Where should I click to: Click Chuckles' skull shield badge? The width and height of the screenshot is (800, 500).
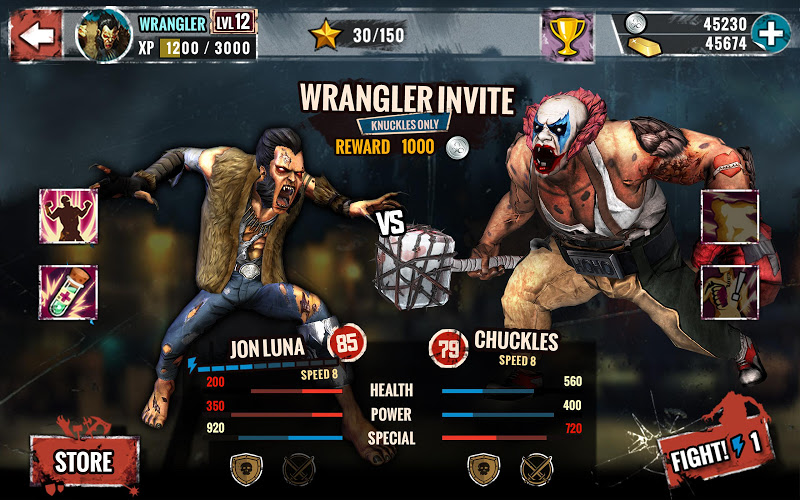coord(481,465)
